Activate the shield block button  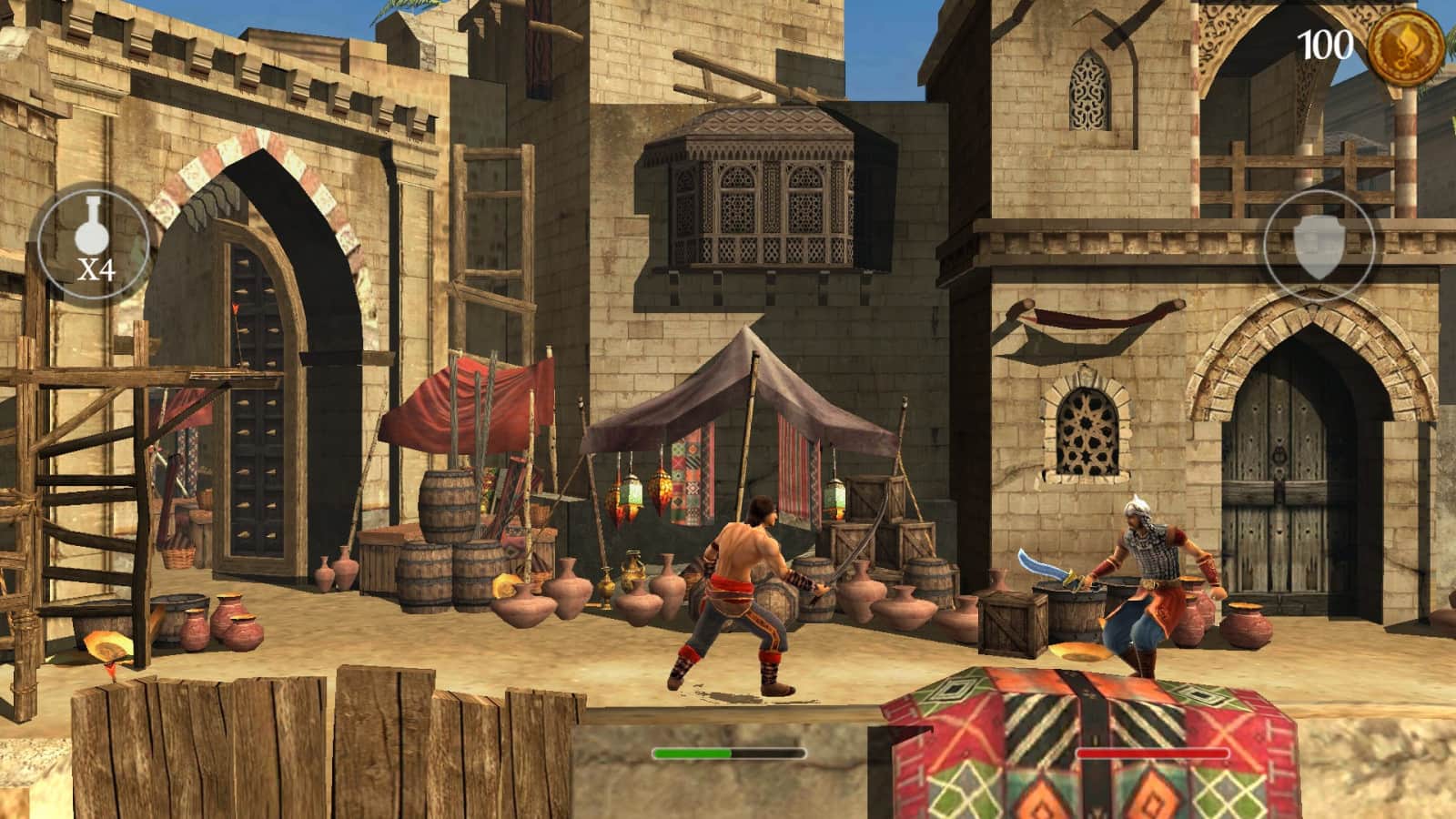[x=1319, y=247]
